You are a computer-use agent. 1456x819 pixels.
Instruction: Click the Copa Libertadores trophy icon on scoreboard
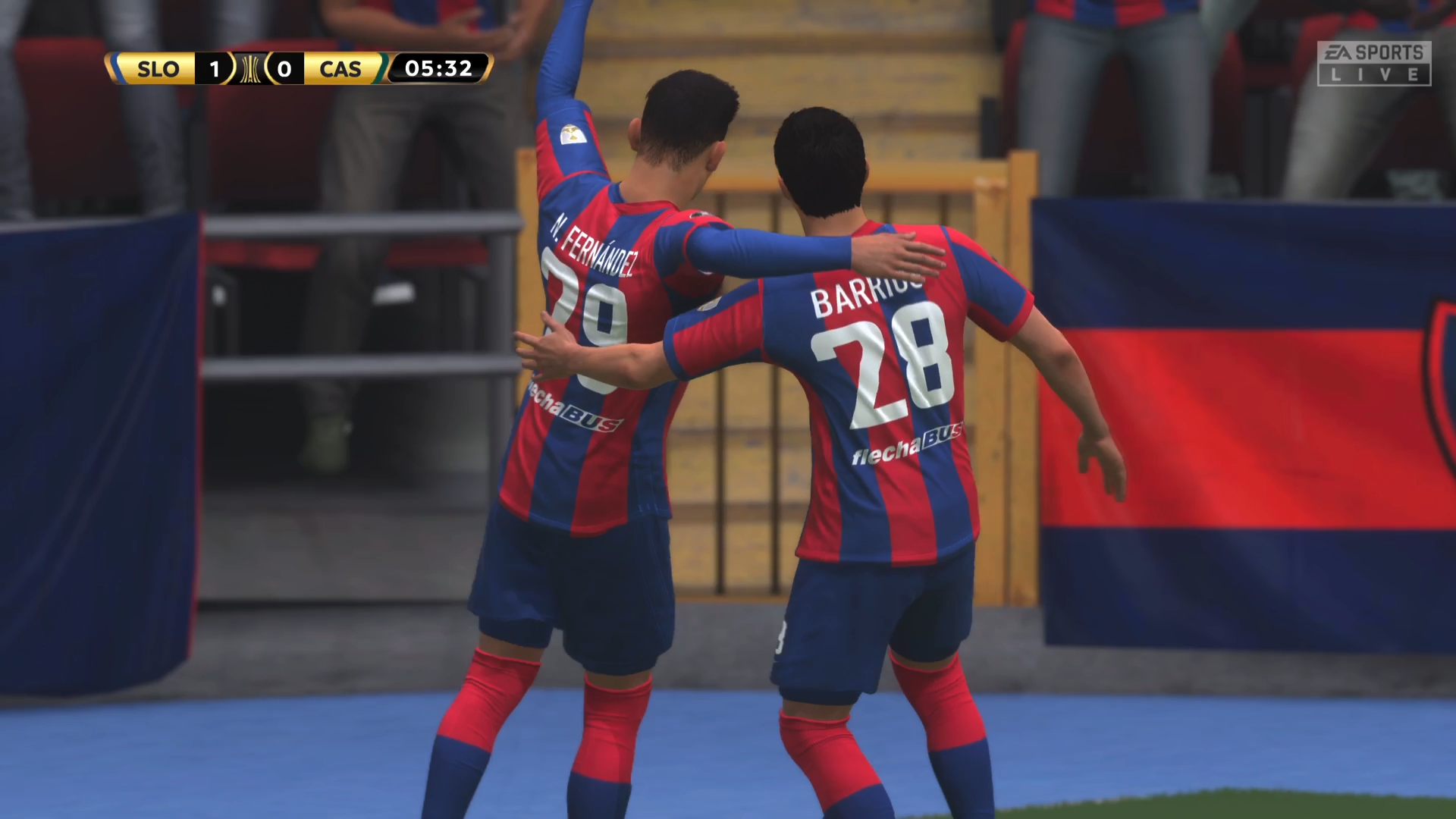[x=250, y=69]
